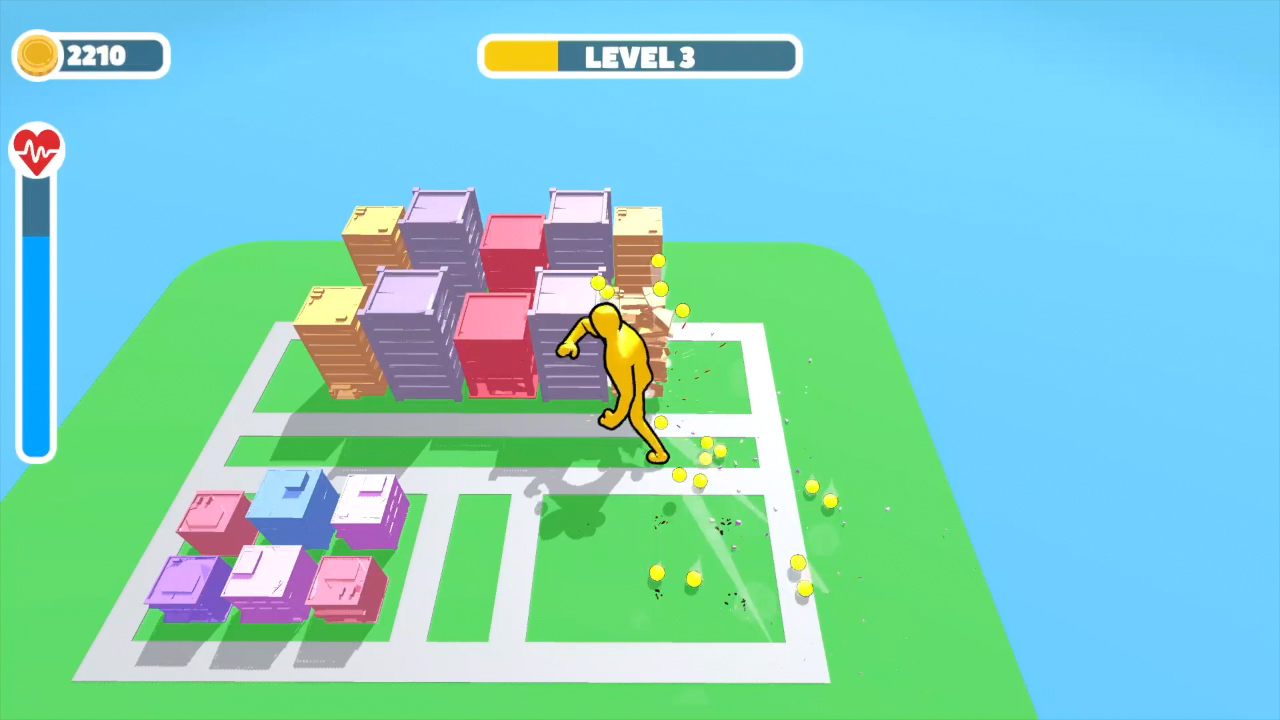Click the yellow portion of the level progress bar
The image size is (1280, 720).
coord(520,56)
